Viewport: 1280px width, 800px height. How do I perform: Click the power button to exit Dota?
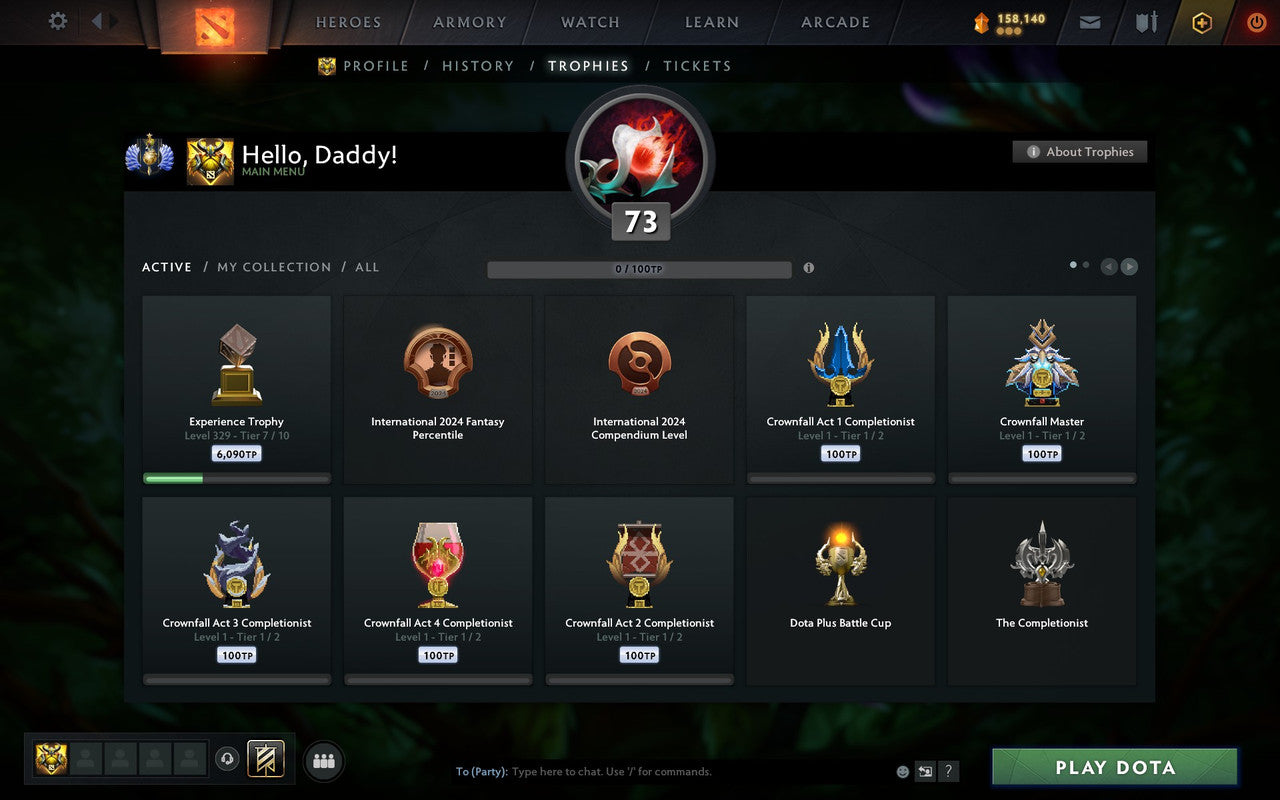point(1256,22)
